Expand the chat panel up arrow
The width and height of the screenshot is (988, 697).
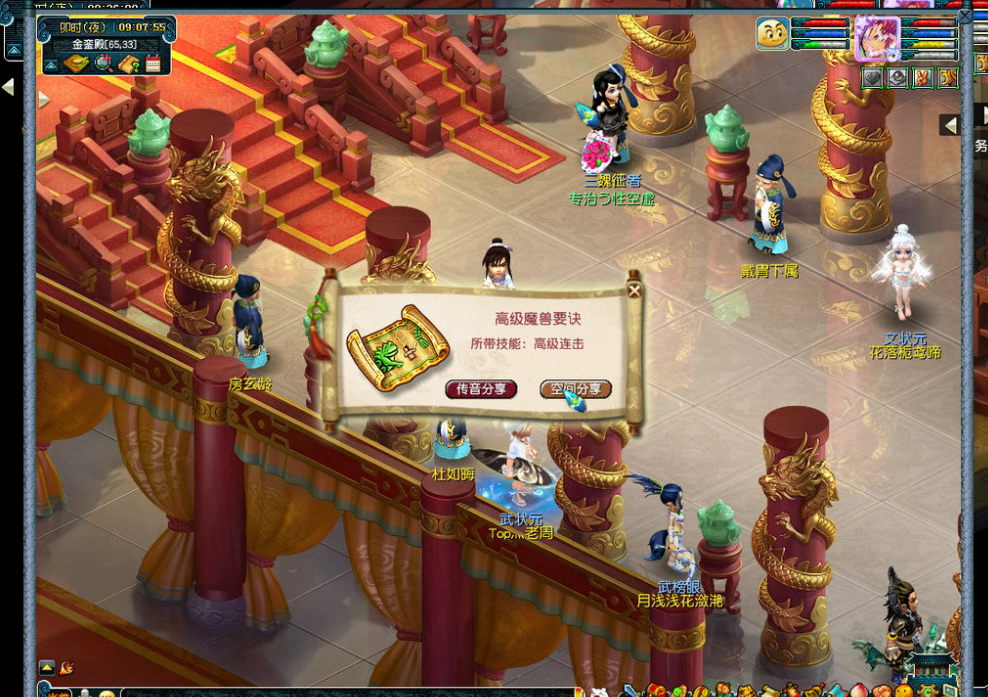click(47, 667)
